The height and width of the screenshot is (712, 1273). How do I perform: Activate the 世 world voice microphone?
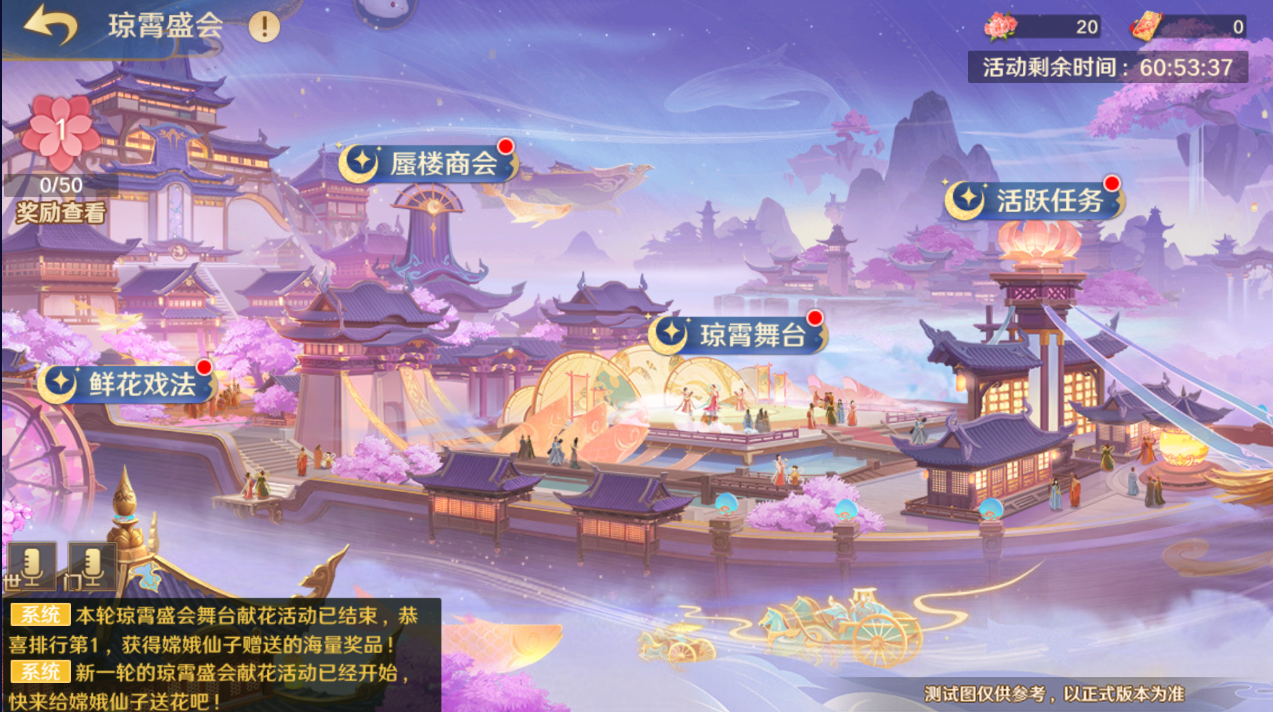point(32,567)
